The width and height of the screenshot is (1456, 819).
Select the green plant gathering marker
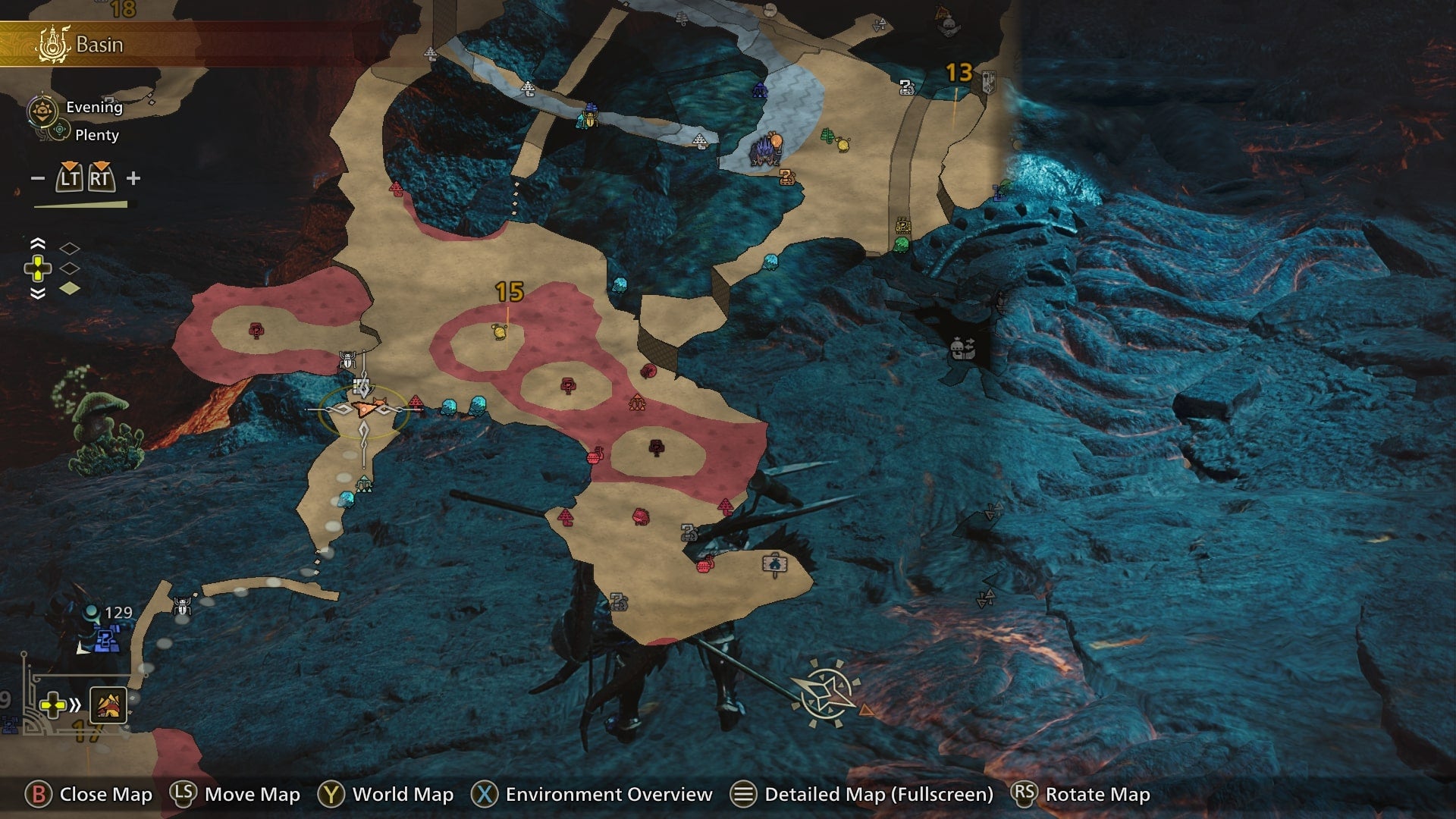pyautogui.click(x=828, y=136)
